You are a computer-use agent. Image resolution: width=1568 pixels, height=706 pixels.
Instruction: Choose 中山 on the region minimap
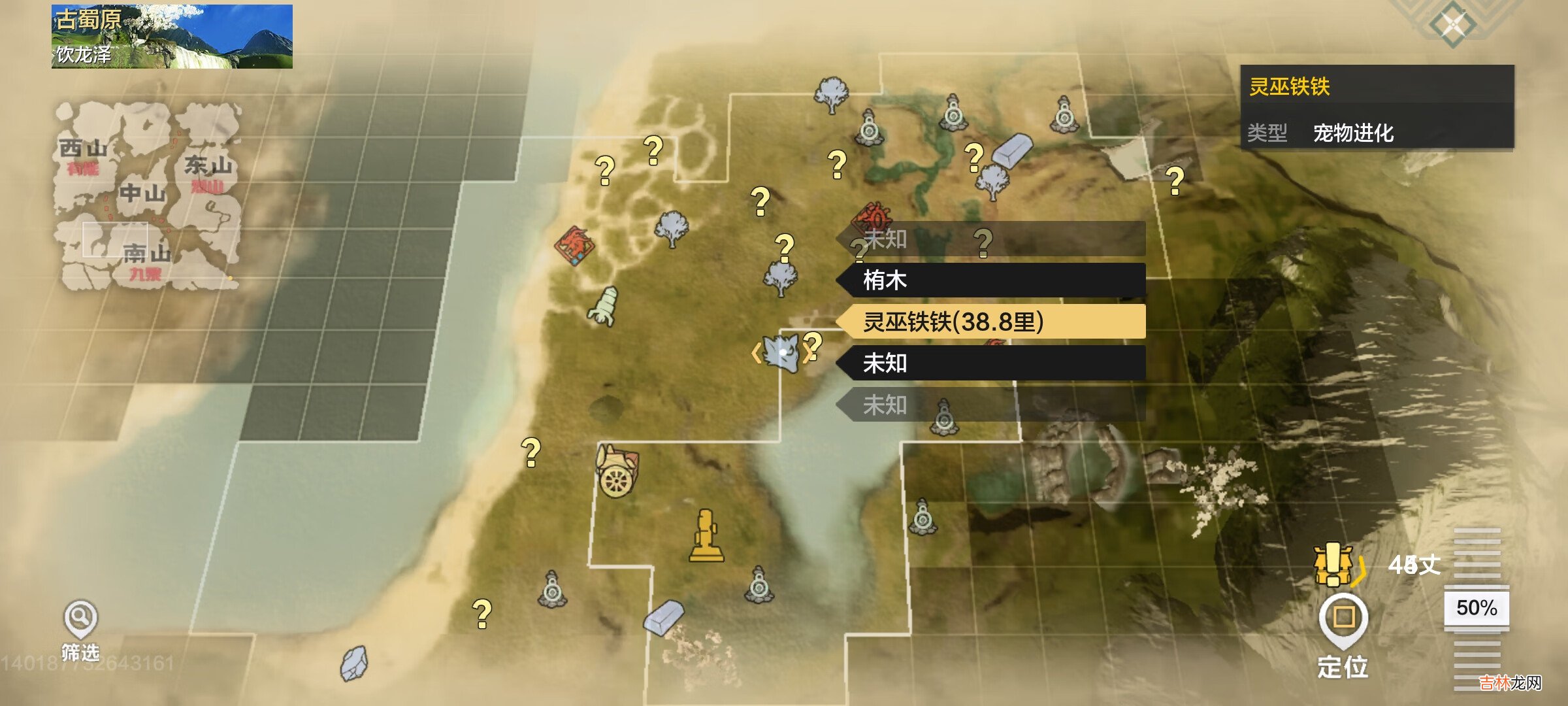(142, 193)
